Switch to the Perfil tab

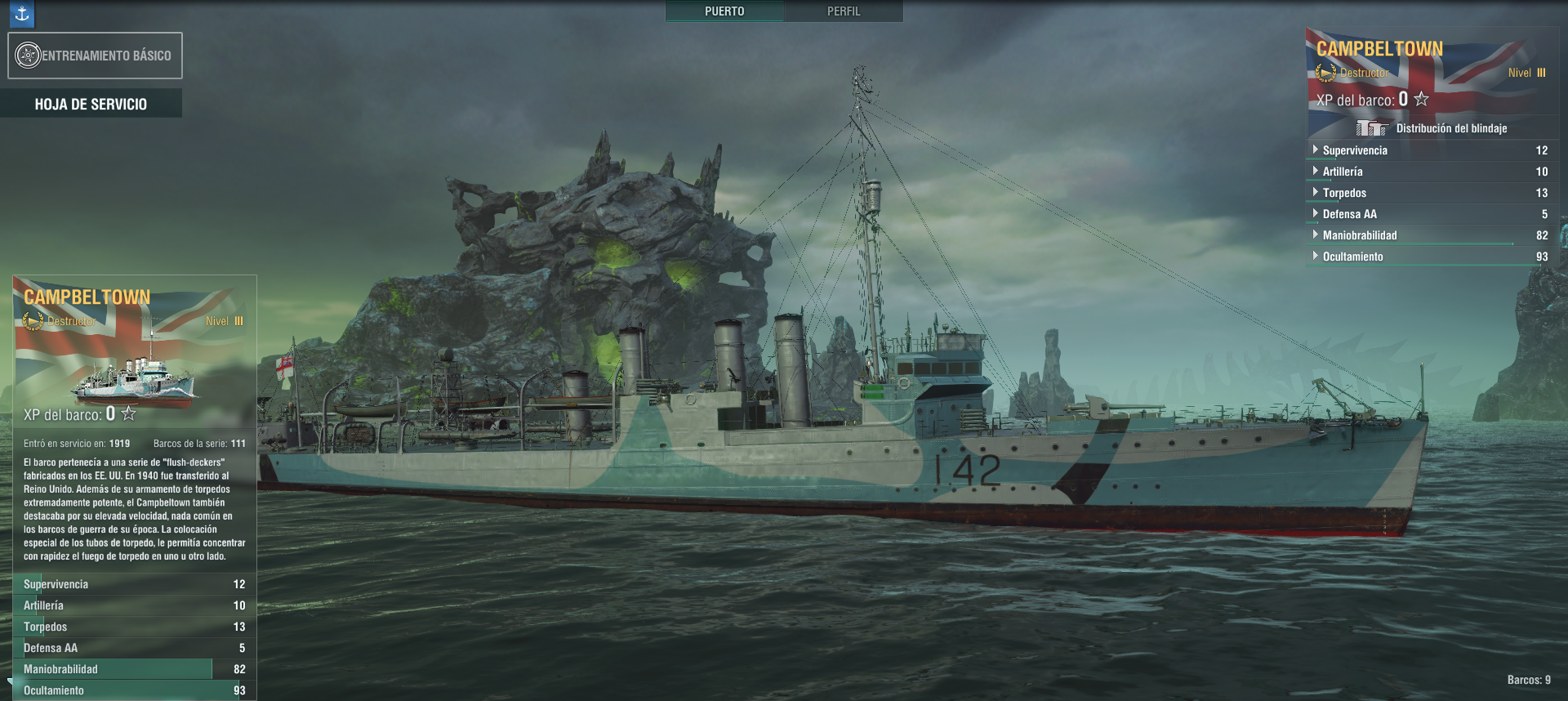[x=844, y=11]
